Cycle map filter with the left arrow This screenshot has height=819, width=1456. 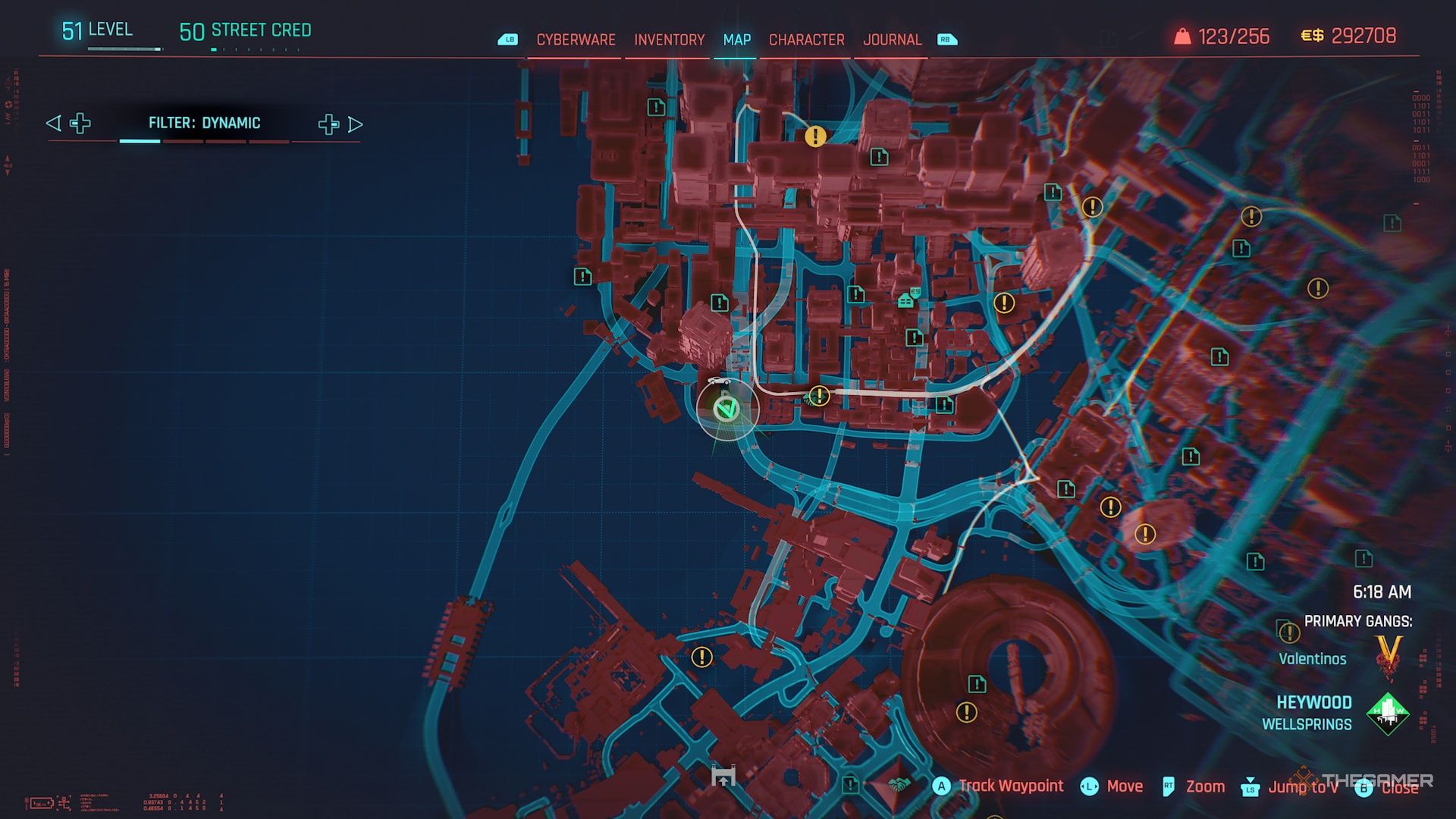[53, 124]
